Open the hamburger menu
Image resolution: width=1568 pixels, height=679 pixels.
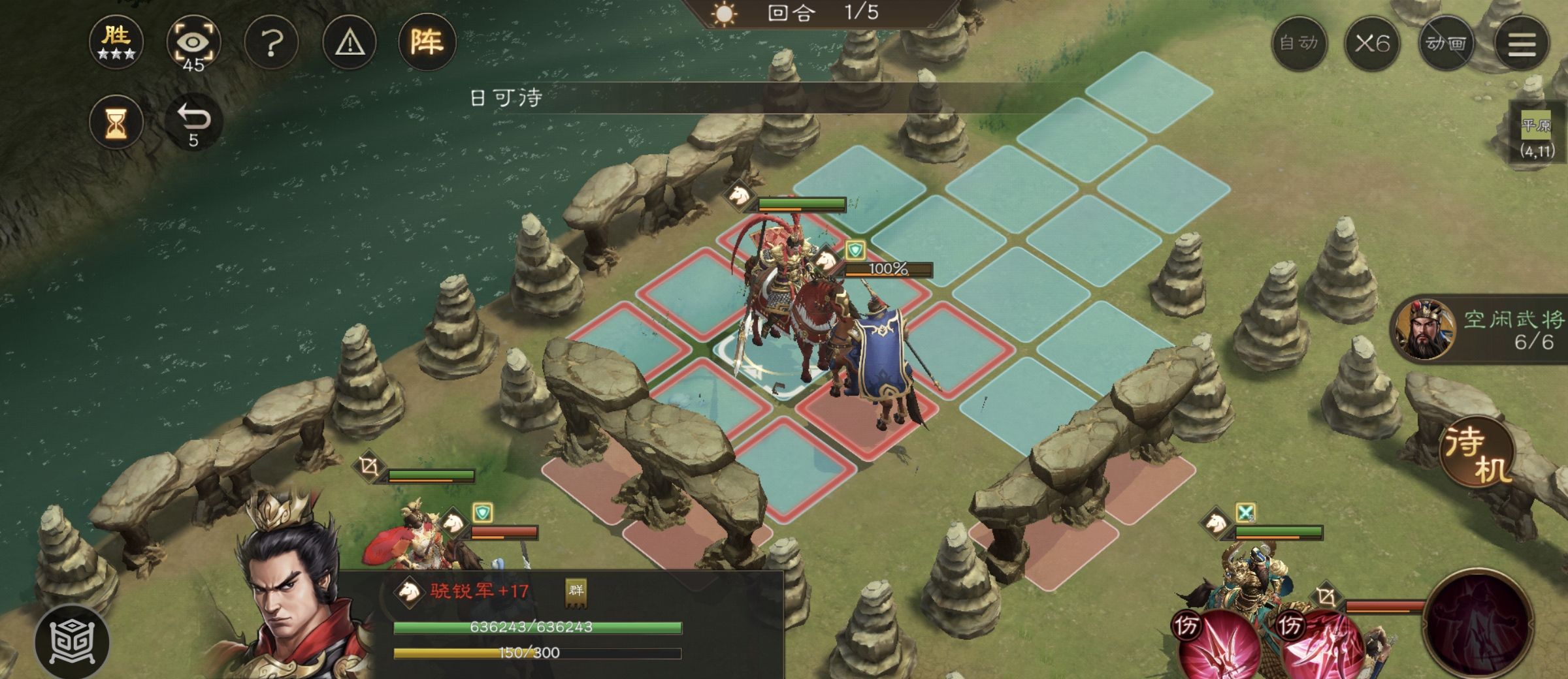1521,44
